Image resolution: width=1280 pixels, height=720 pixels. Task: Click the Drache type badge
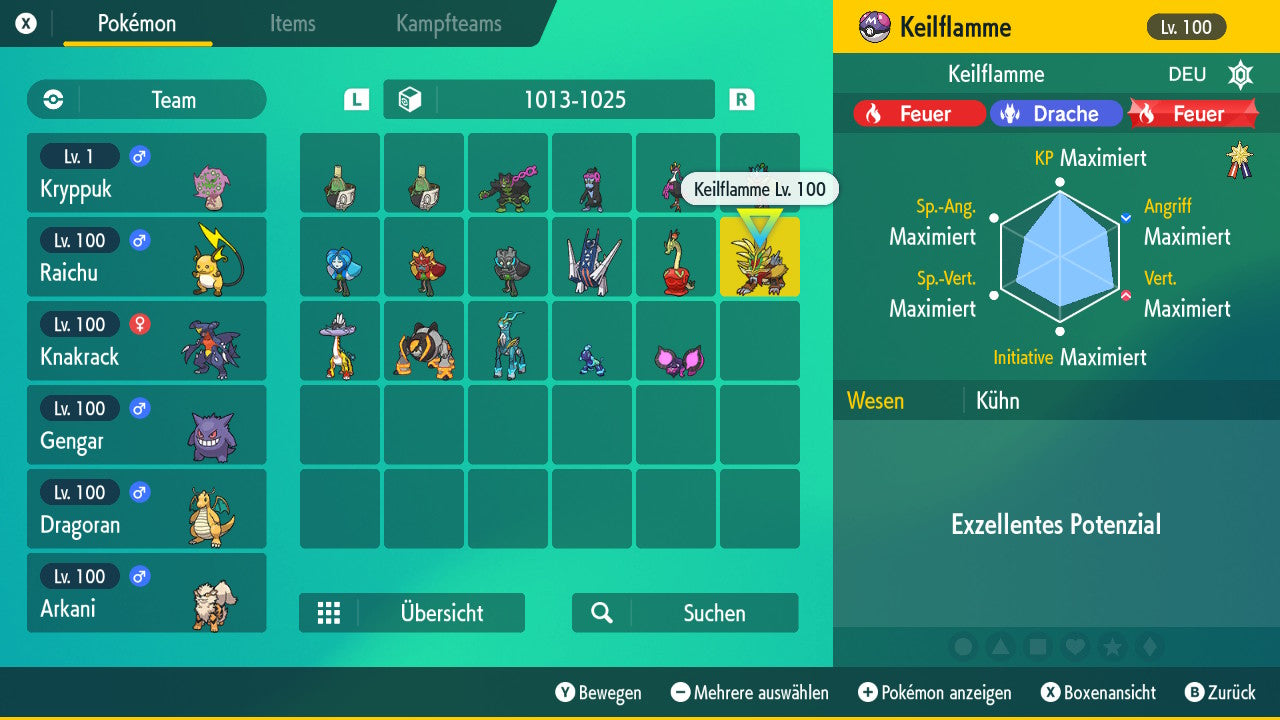(x=1056, y=113)
